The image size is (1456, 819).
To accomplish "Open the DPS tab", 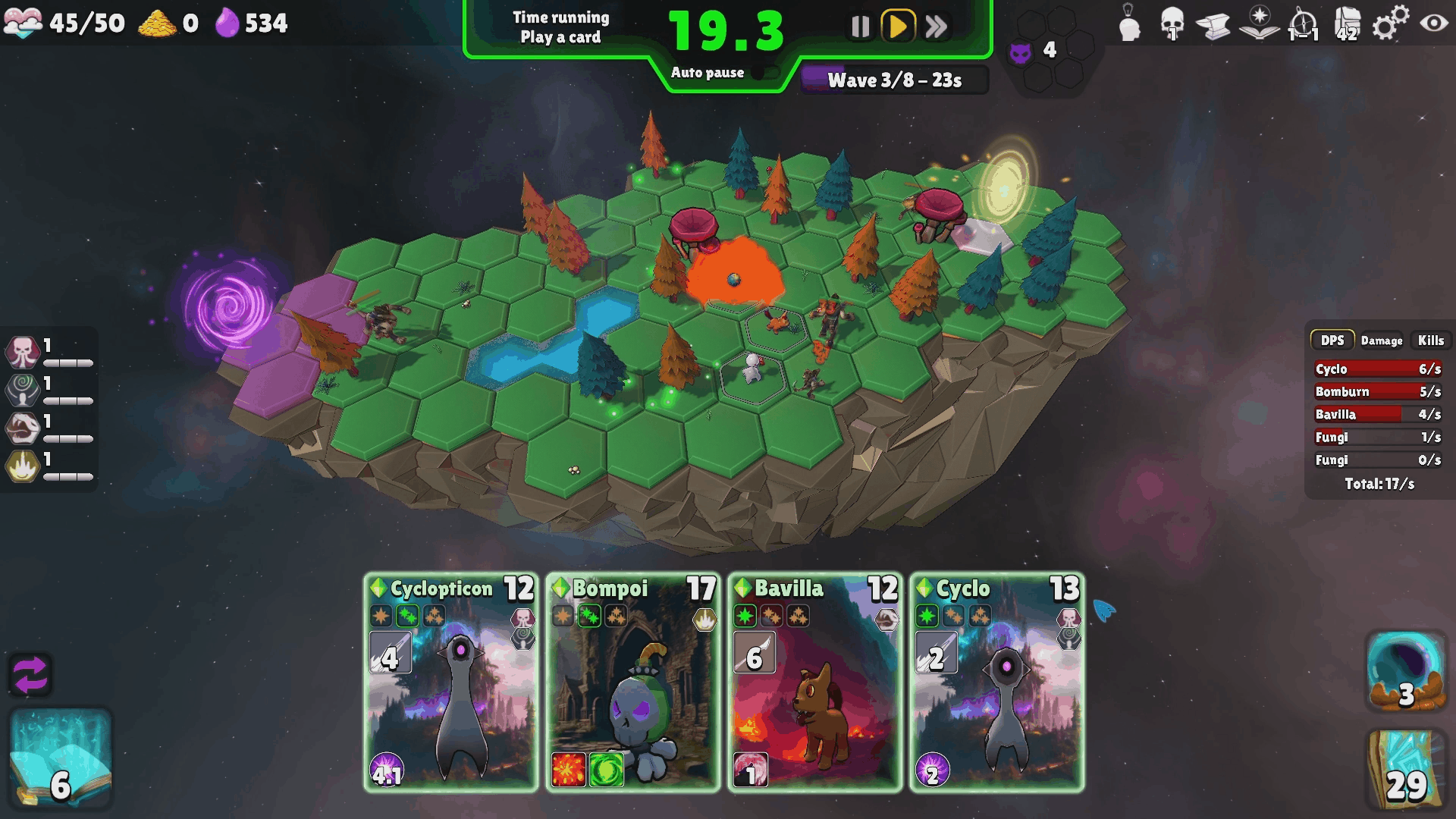I will [x=1332, y=340].
